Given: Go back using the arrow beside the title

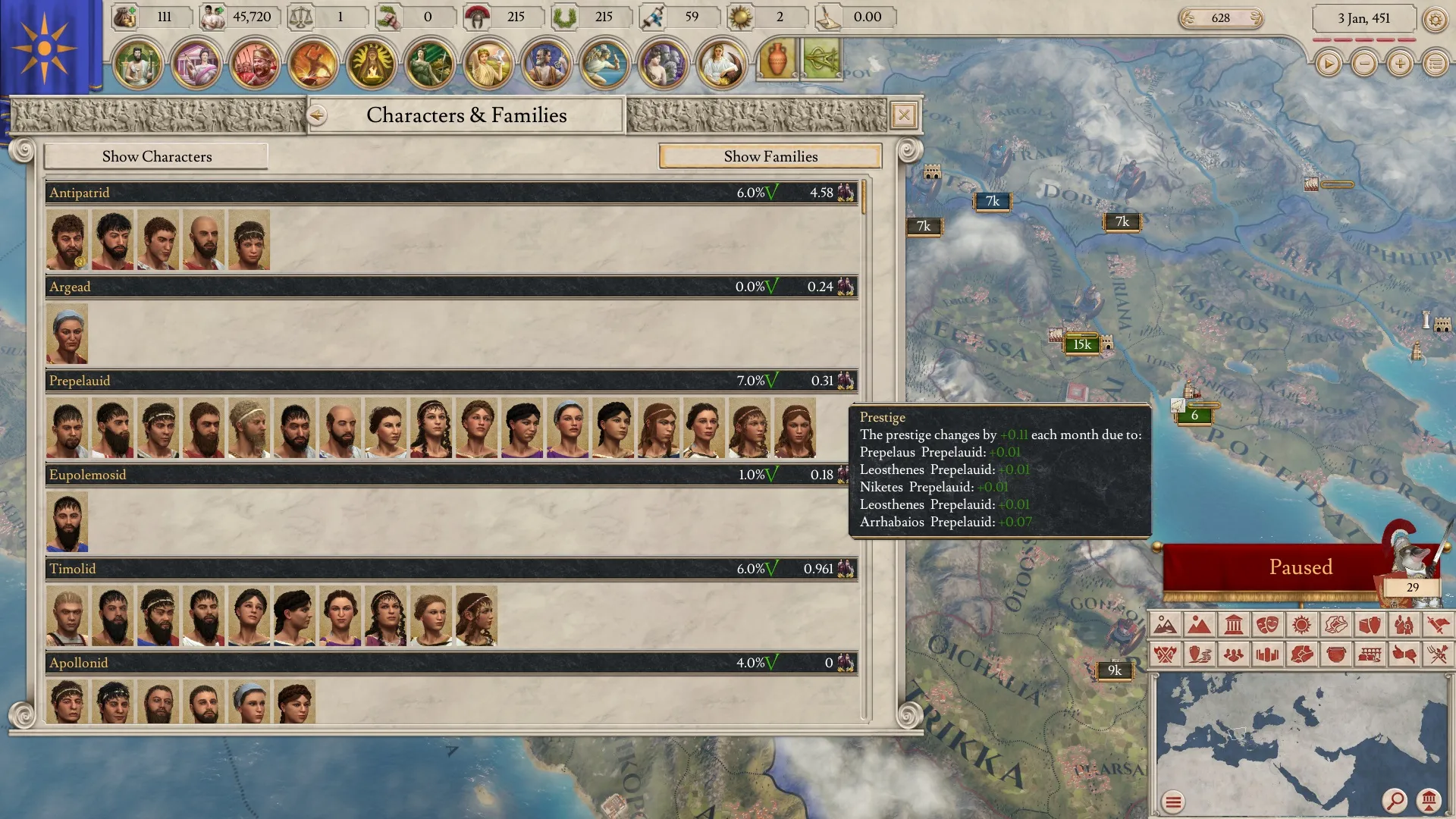Looking at the screenshot, I should [x=317, y=115].
